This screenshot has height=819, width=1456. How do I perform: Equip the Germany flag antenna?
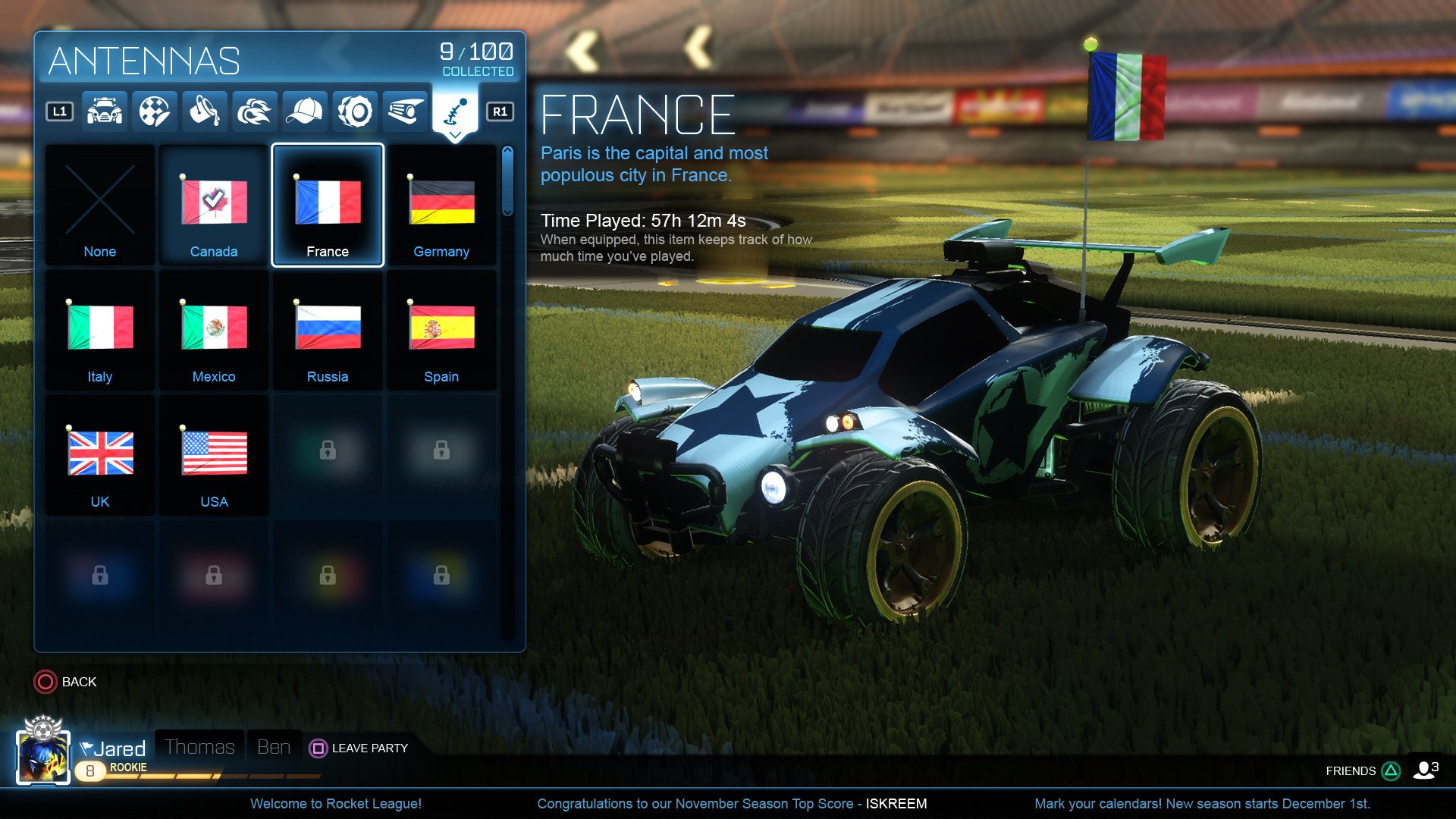(x=441, y=205)
